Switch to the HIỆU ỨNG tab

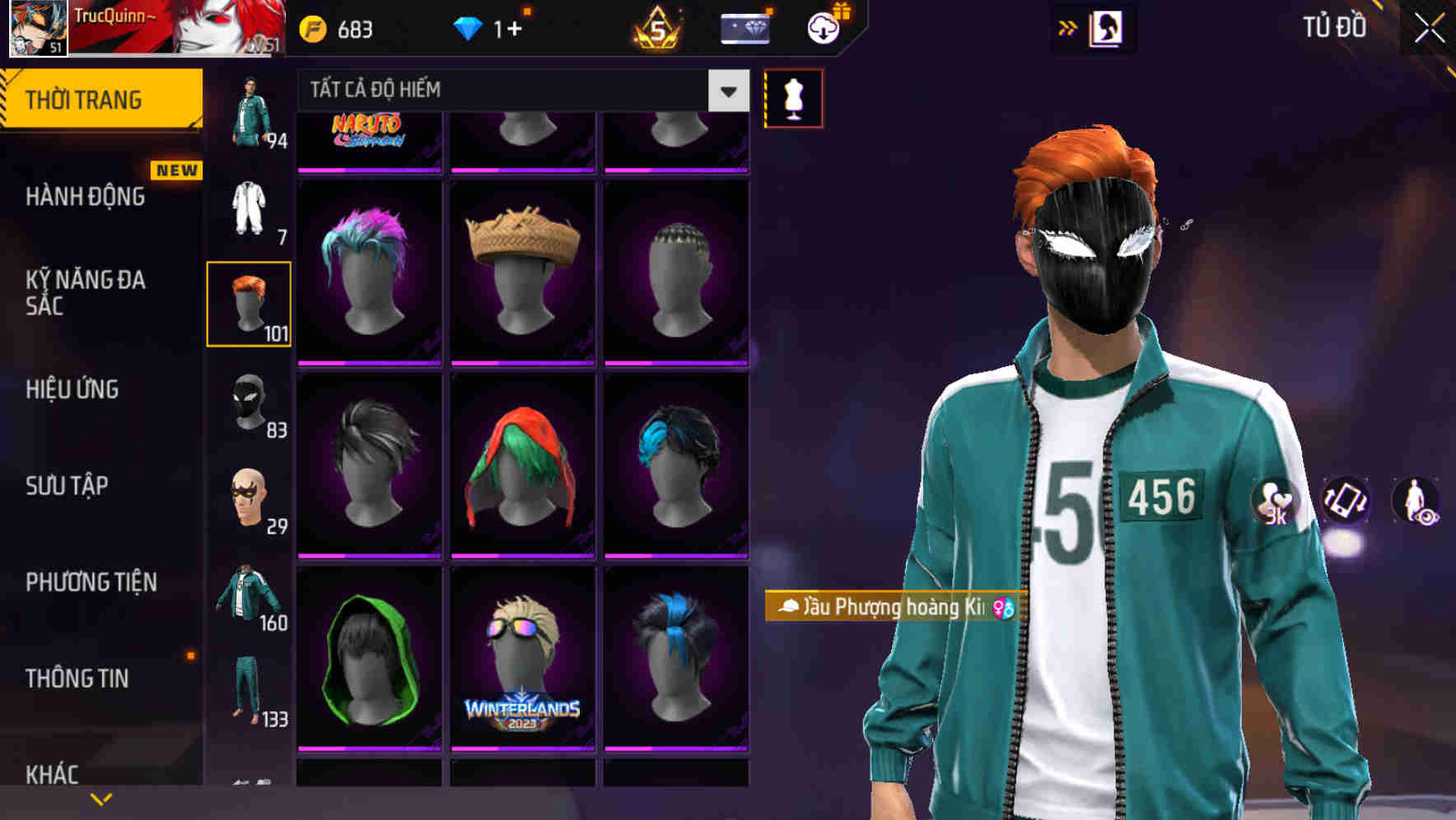coord(72,389)
